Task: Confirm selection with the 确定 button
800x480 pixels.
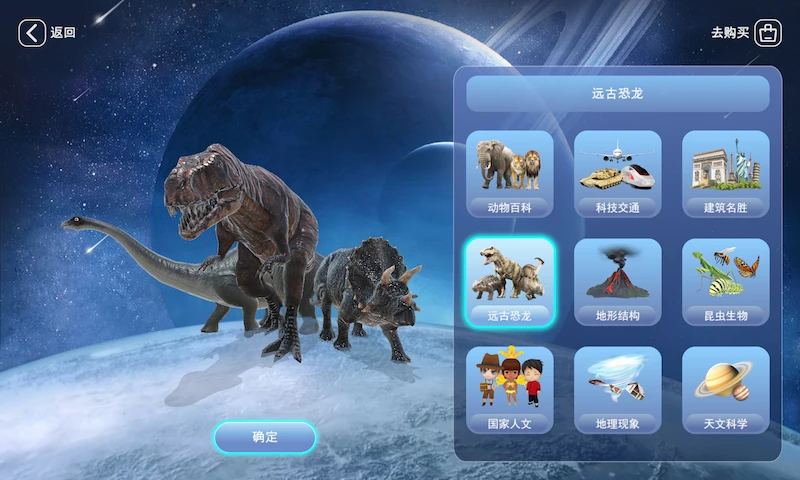Action: [265, 437]
